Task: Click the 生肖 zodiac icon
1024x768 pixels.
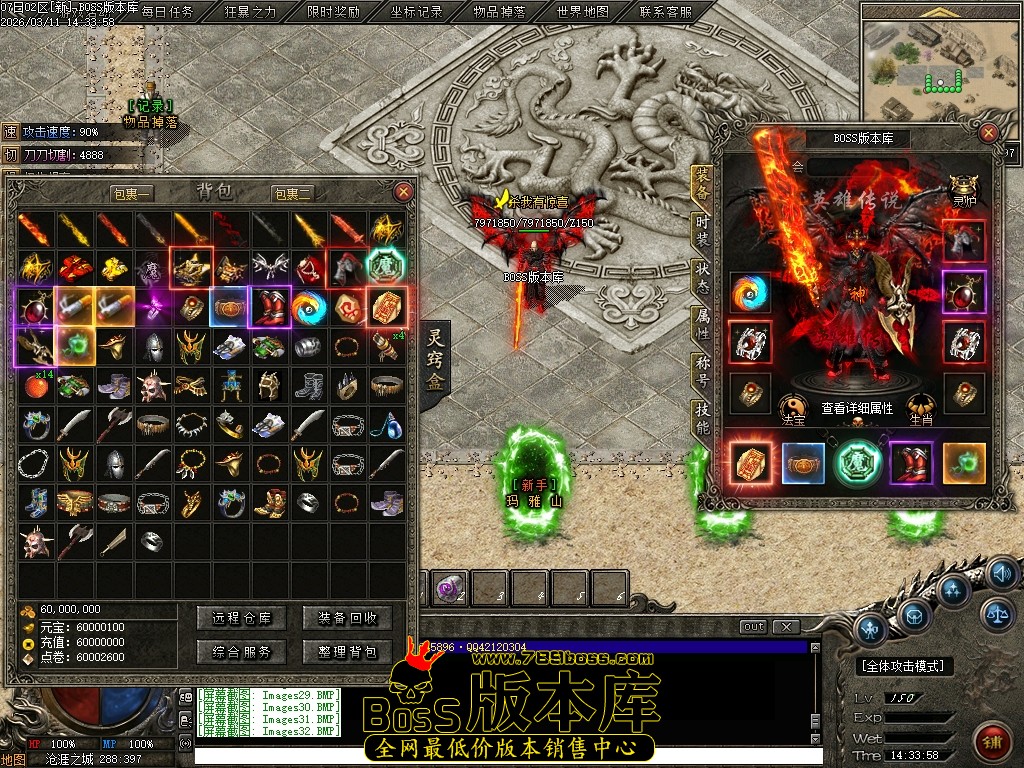Action: pyautogui.click(x=920, y=407)
